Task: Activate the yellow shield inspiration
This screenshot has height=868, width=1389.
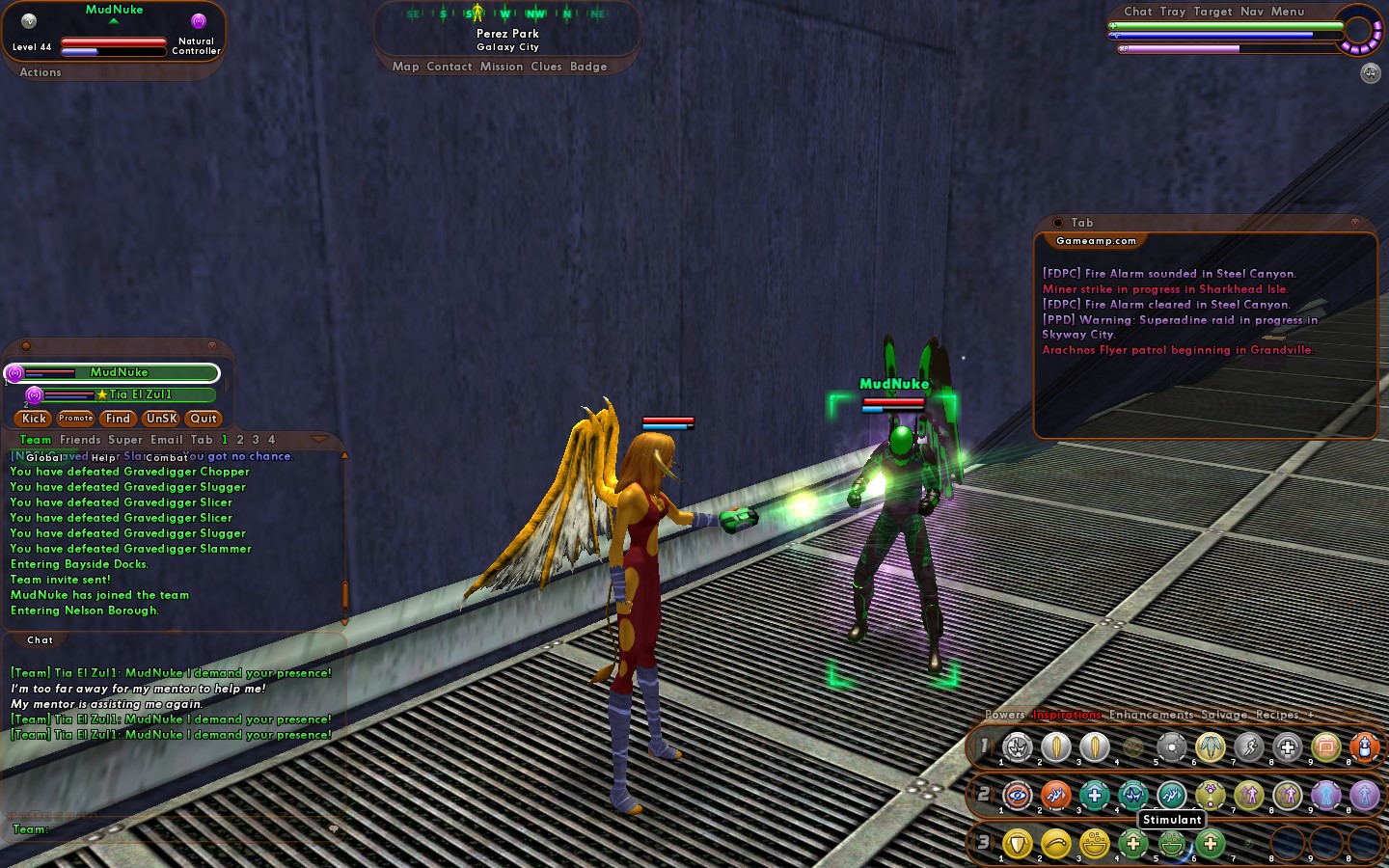Action: point(1017,844)
